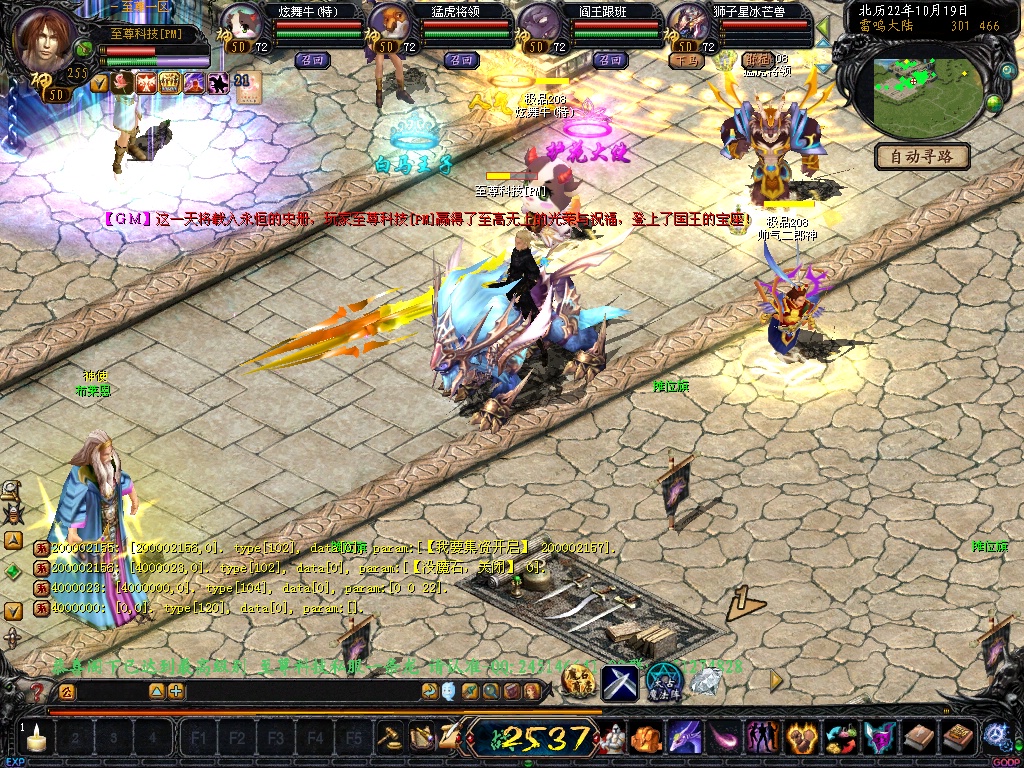Recall the 猛虎将领 pet with 召回

point(461,60)
